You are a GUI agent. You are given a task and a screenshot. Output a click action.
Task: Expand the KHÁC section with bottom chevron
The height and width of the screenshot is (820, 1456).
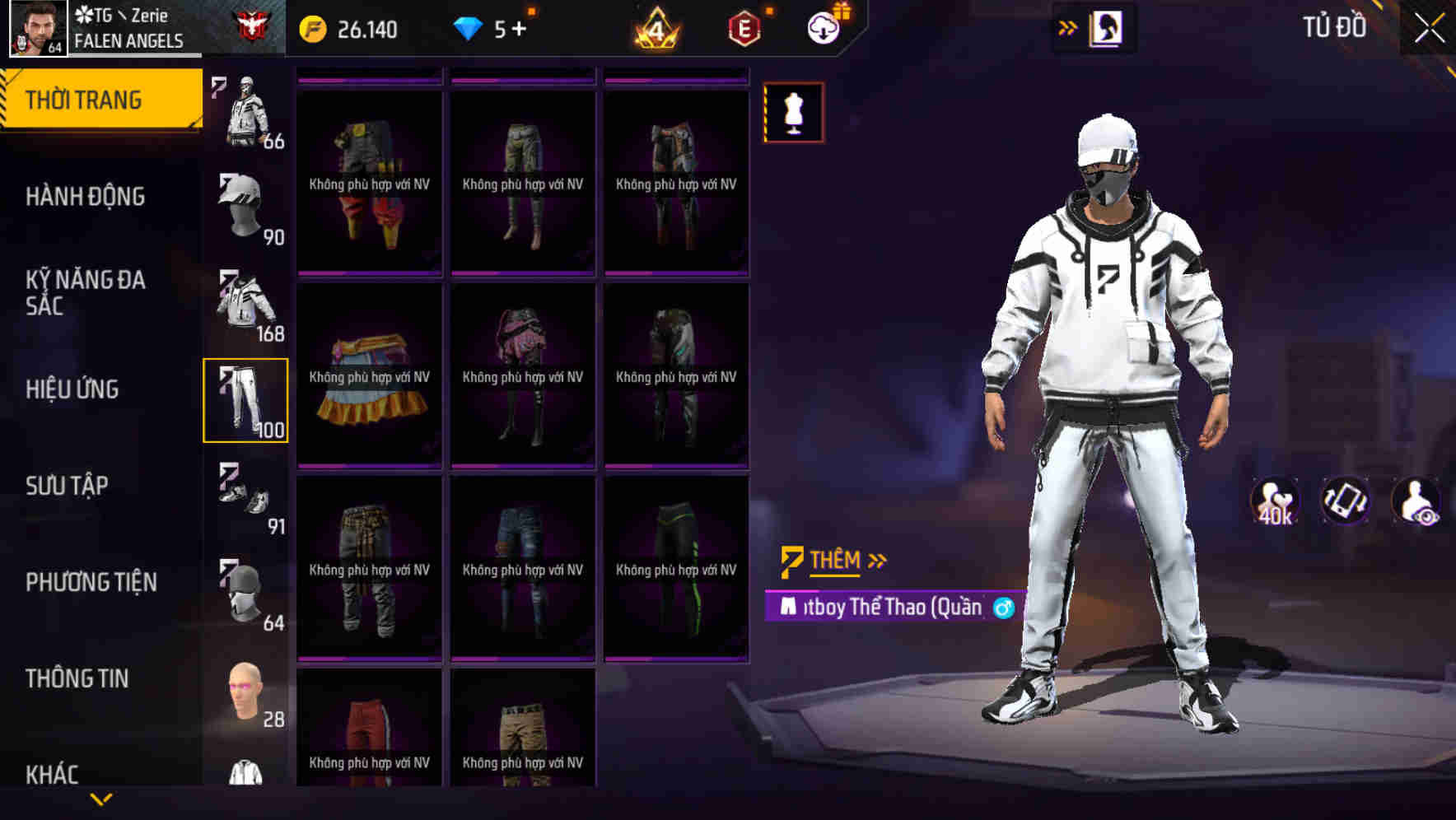pos(100,799)
